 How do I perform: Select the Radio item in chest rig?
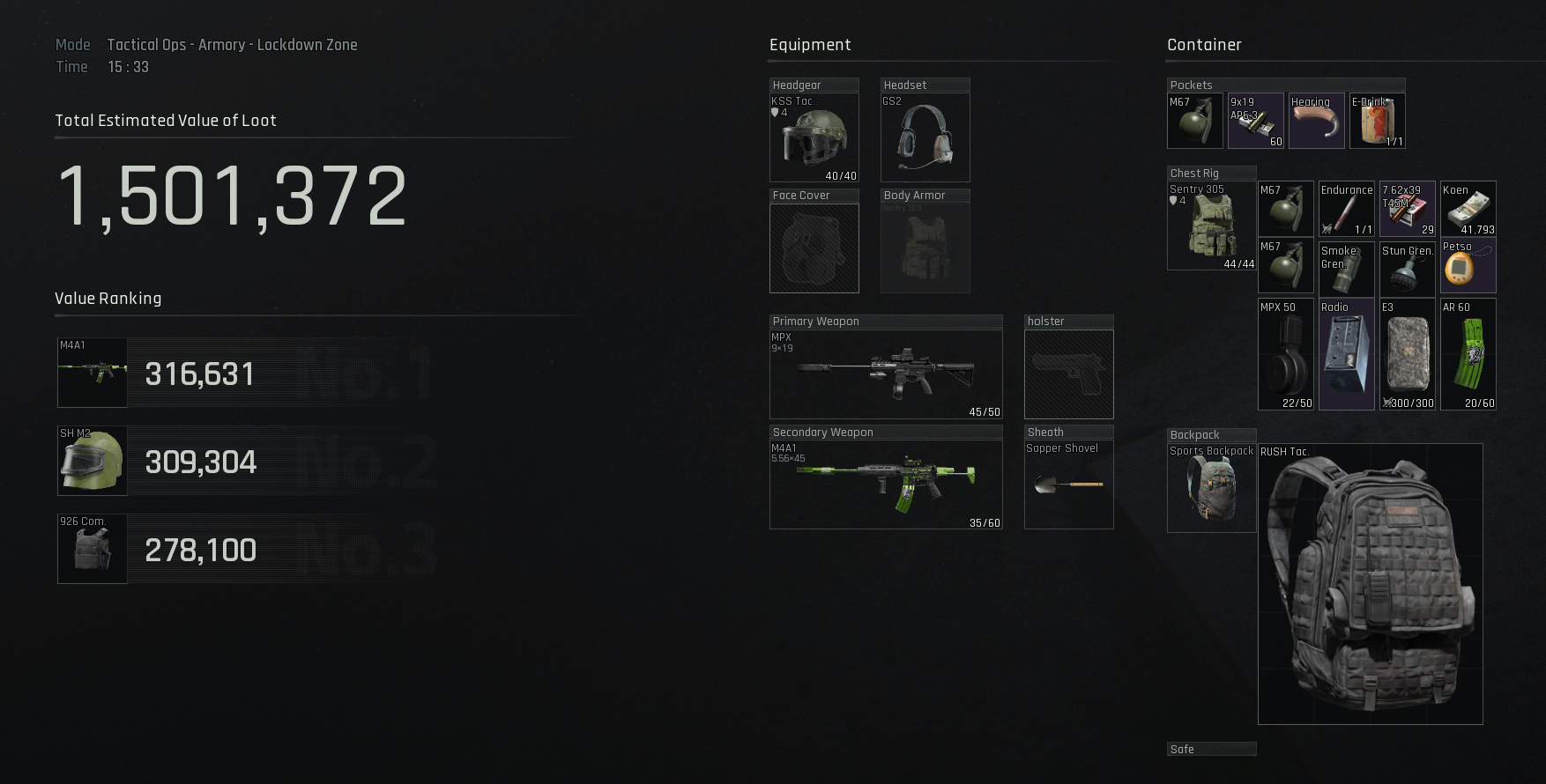tap(1346, 354)
